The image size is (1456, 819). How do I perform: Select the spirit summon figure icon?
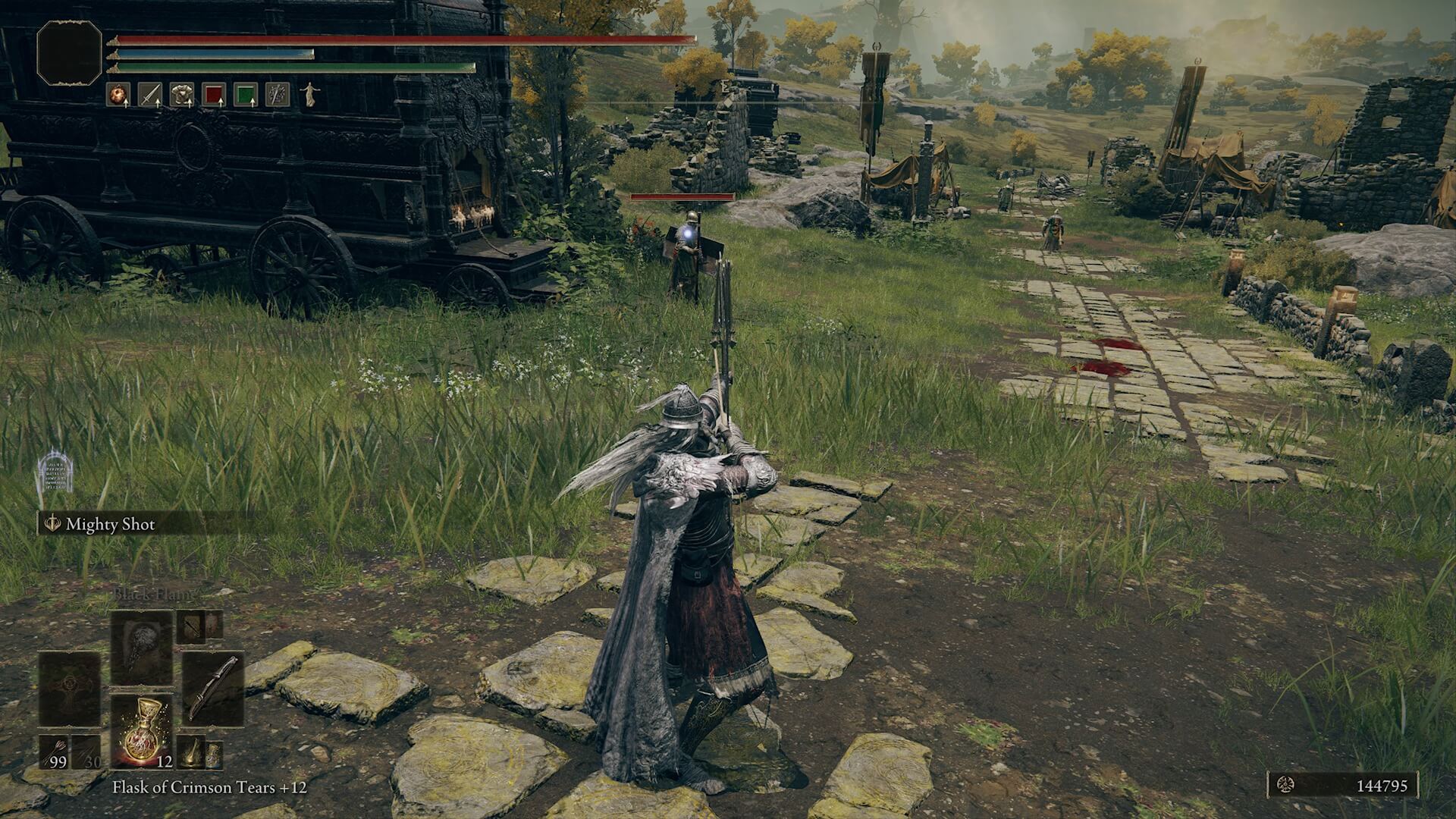pyautogui.click(x=311, y=94)
